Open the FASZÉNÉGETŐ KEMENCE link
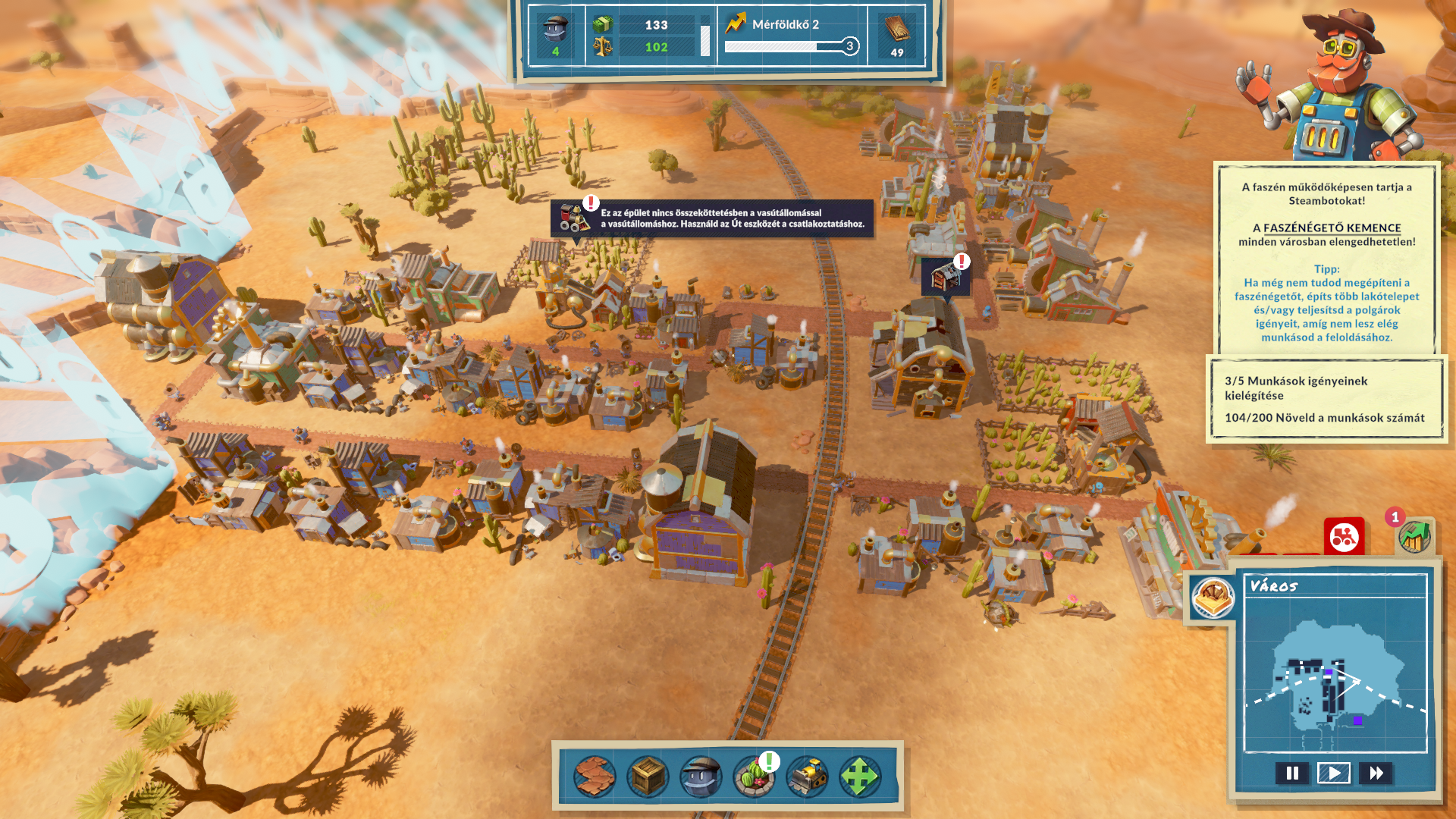 coord(1332,227)
